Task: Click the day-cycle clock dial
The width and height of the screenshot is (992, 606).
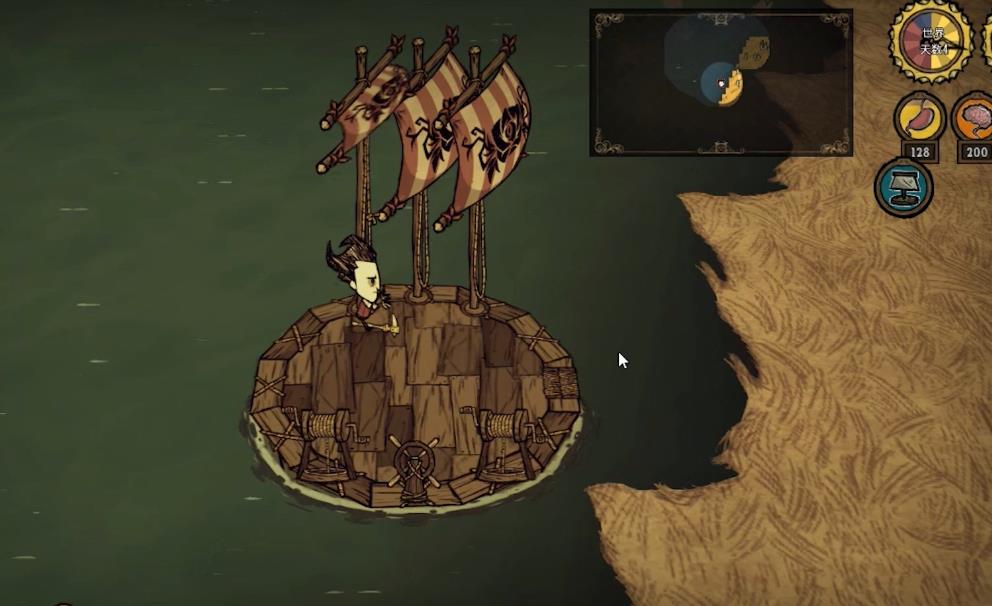Action: coord(931,42)
